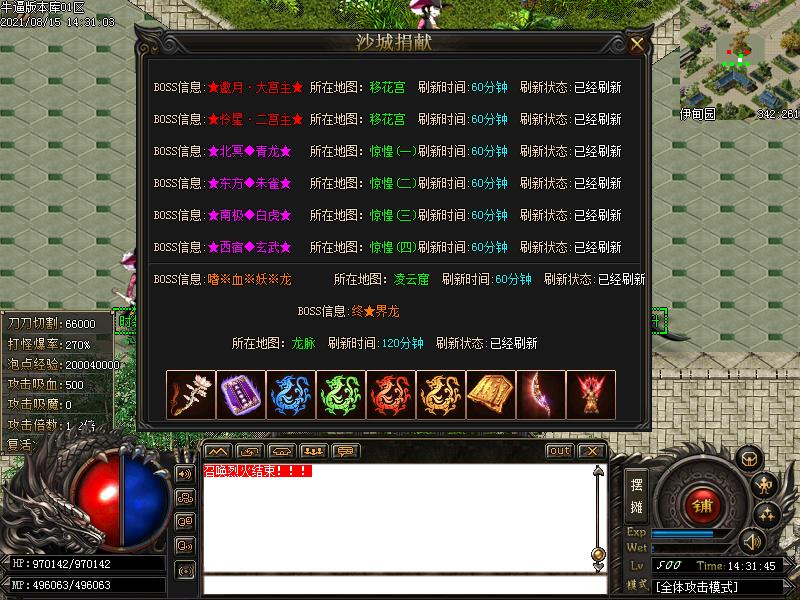Select the green dragon reward icon
Screen dimensions: 800x600
click(341, 395)
